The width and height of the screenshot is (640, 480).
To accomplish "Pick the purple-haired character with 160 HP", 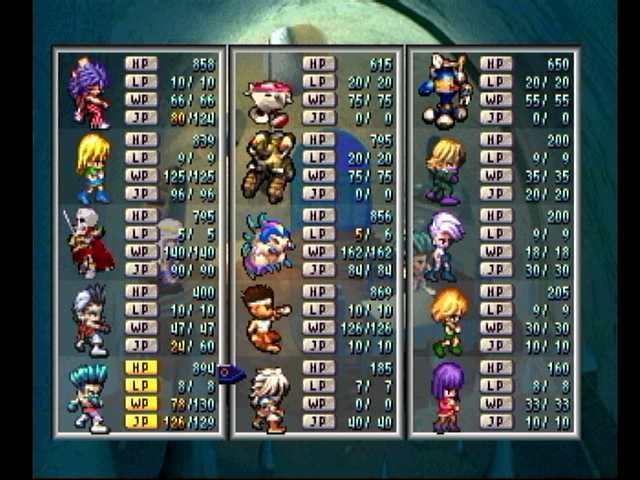I will coord(446,396).
